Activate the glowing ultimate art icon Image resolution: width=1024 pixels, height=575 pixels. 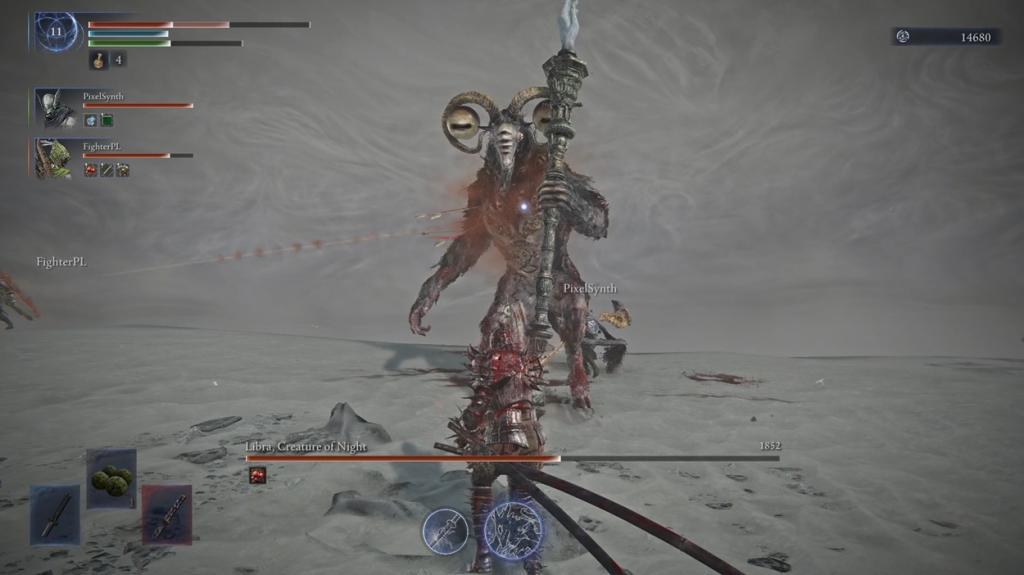513,529
